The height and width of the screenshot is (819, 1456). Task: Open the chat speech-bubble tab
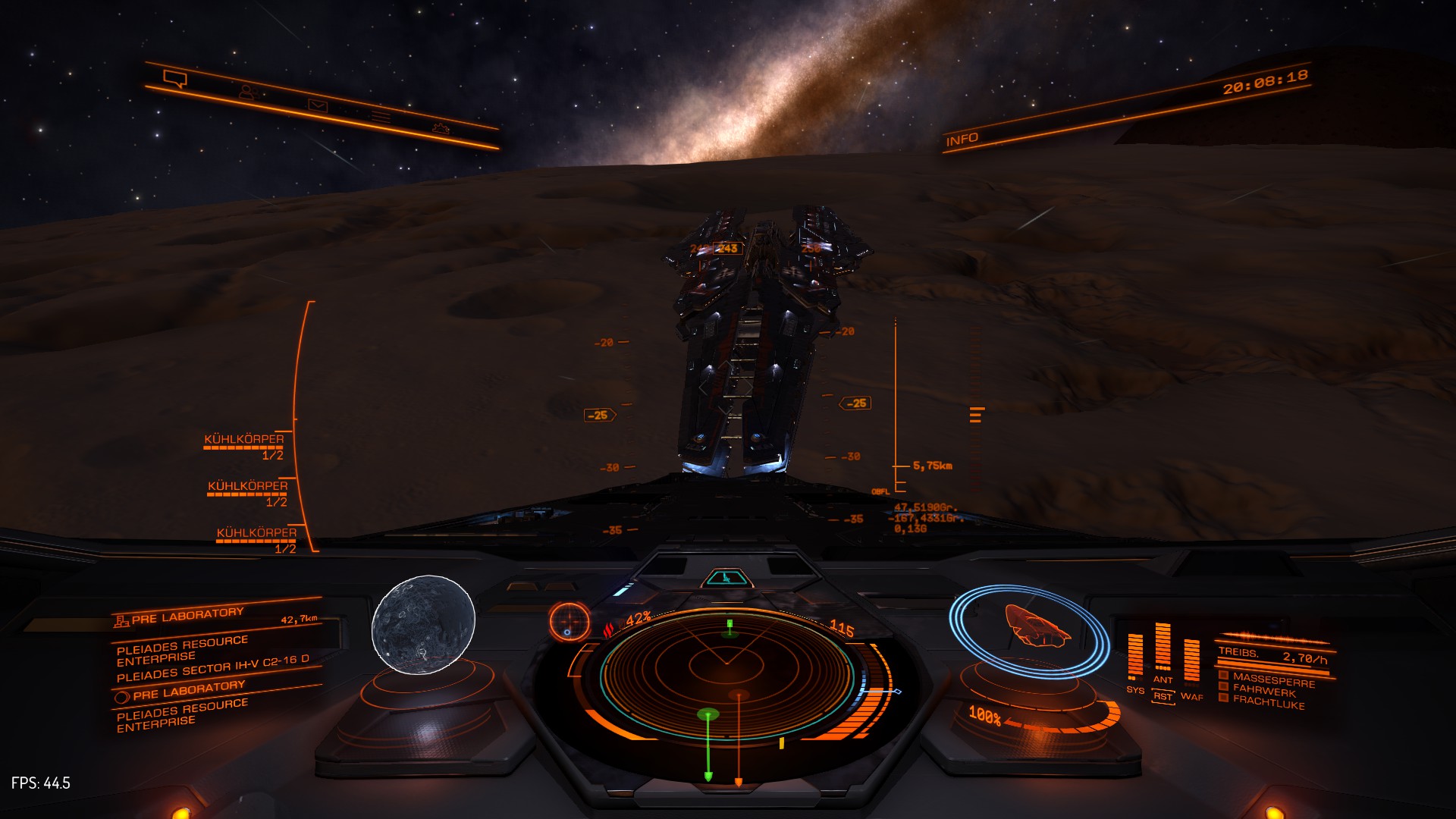175,78
